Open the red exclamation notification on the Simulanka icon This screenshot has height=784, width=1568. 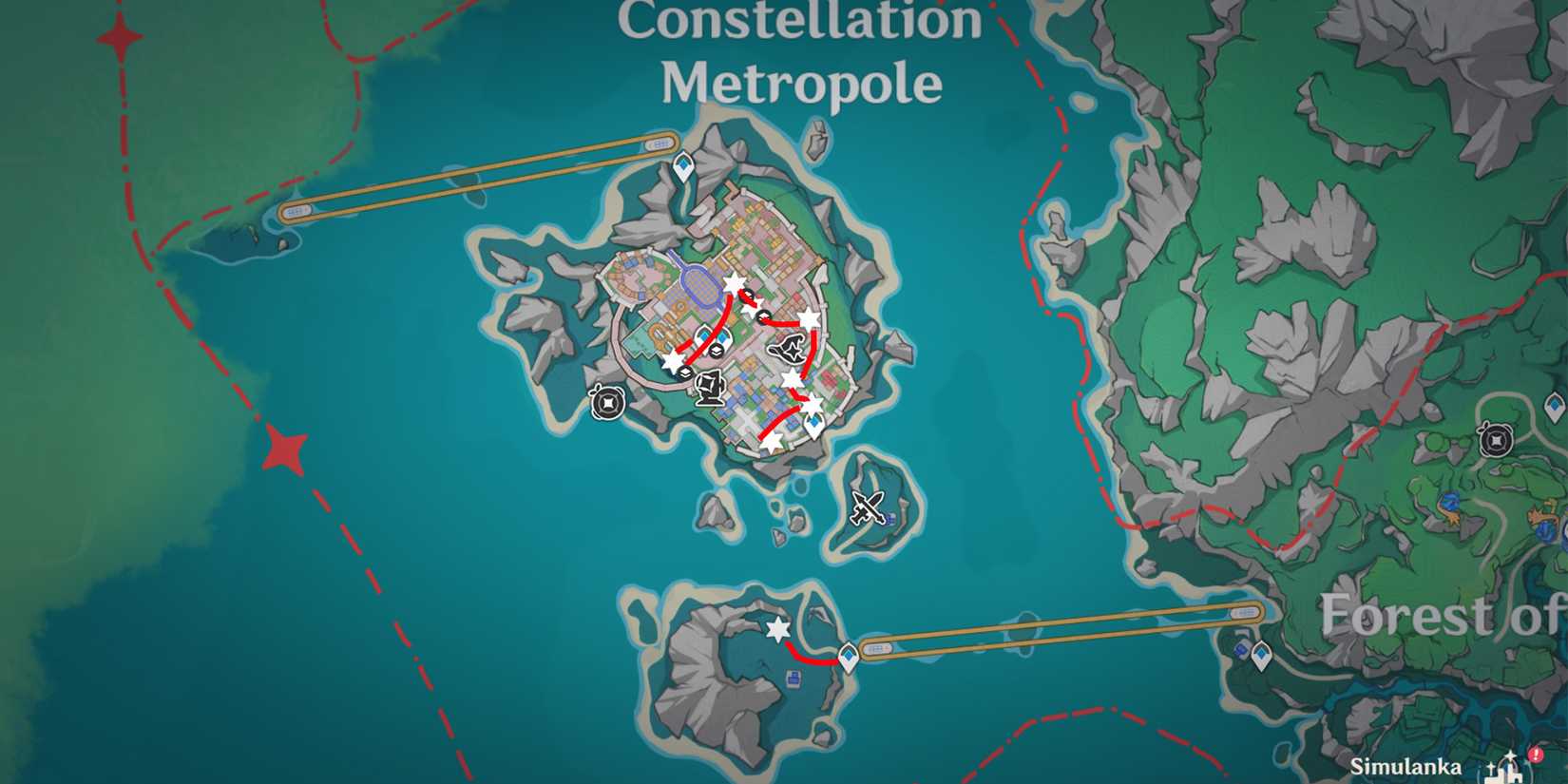(x=1534, y=755)
